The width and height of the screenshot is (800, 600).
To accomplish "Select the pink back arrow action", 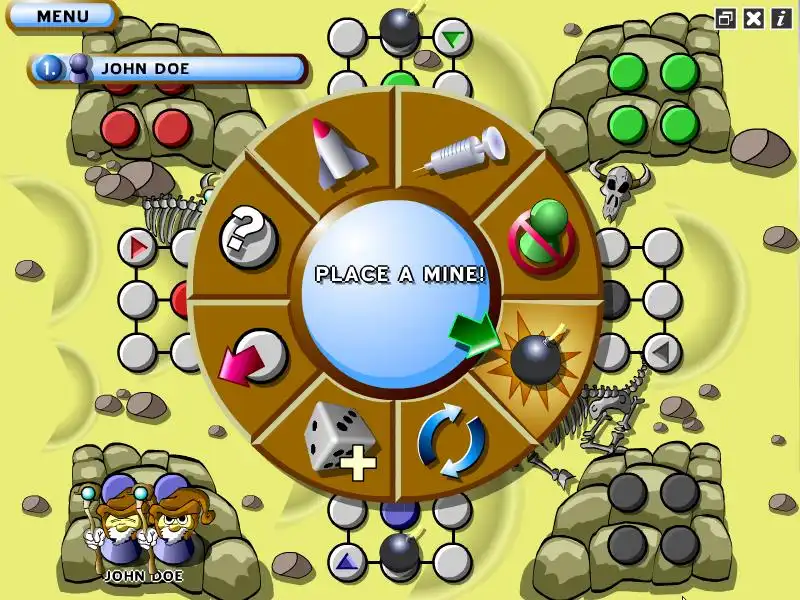I will point(249,357).
